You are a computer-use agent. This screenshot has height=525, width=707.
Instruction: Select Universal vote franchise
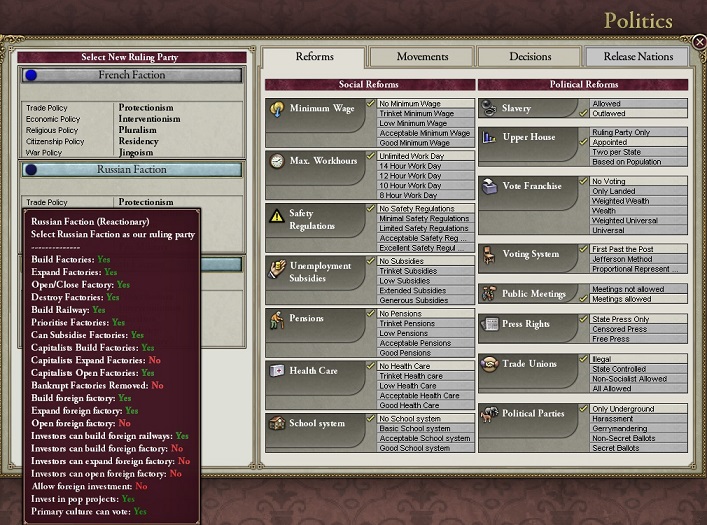(x=637, y=229)
